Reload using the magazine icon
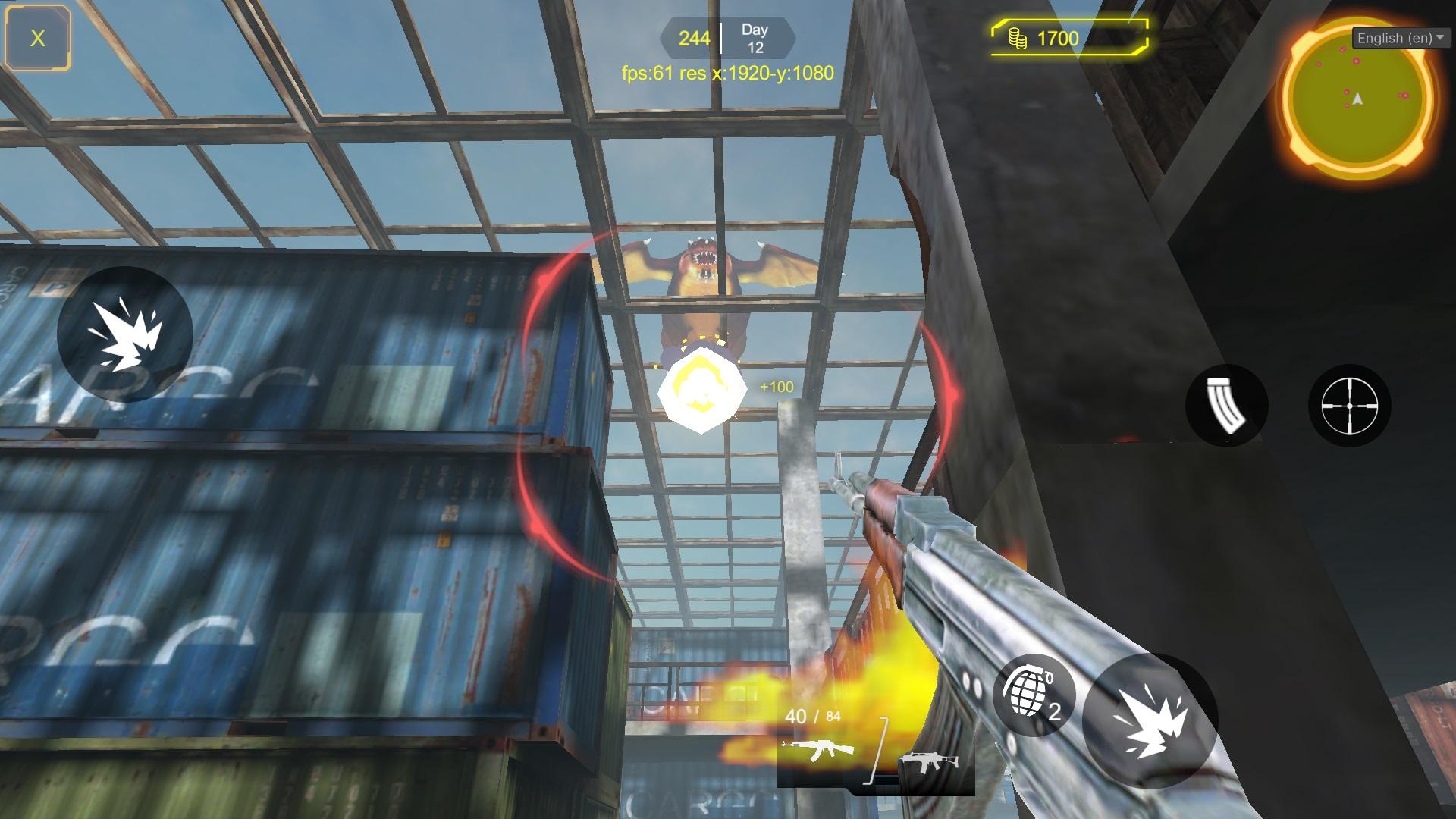 [x=1226, y=406]
